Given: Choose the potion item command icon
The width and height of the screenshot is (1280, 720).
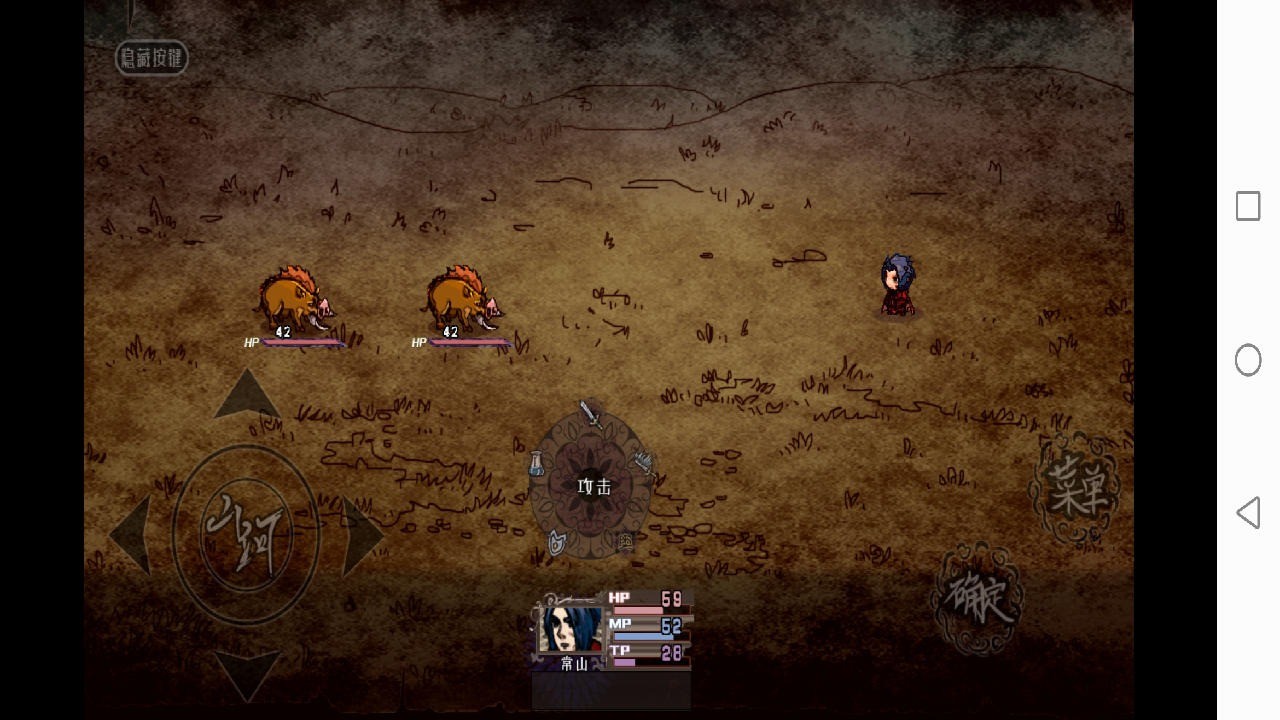Looking at the screenshot, I should click(537, 464).
